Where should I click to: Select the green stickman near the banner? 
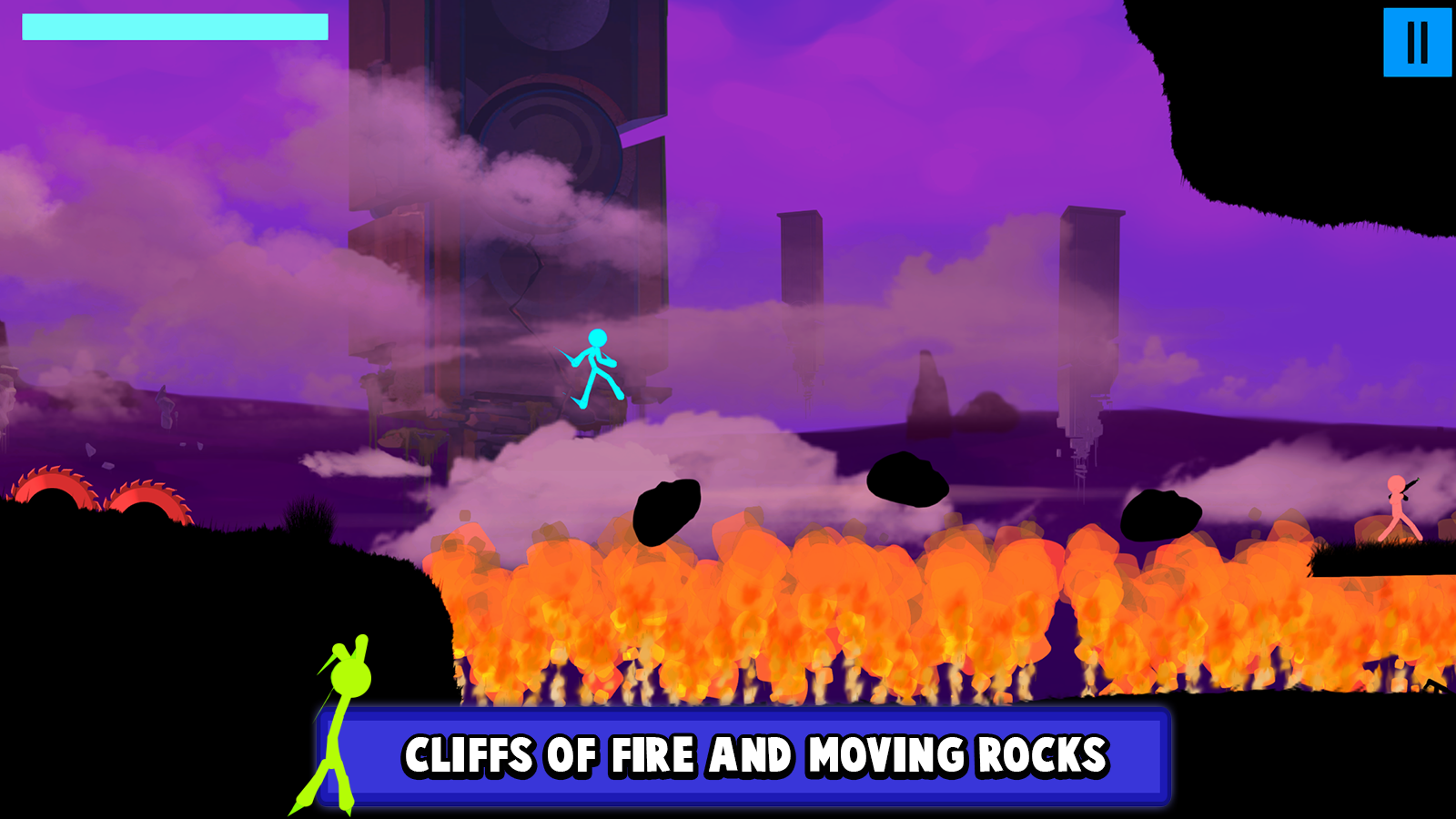point(341,719)
